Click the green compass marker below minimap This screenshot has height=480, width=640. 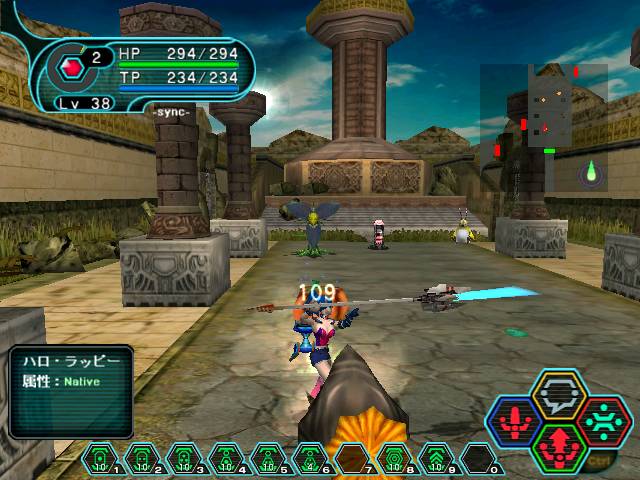click(x=591, y=171)
